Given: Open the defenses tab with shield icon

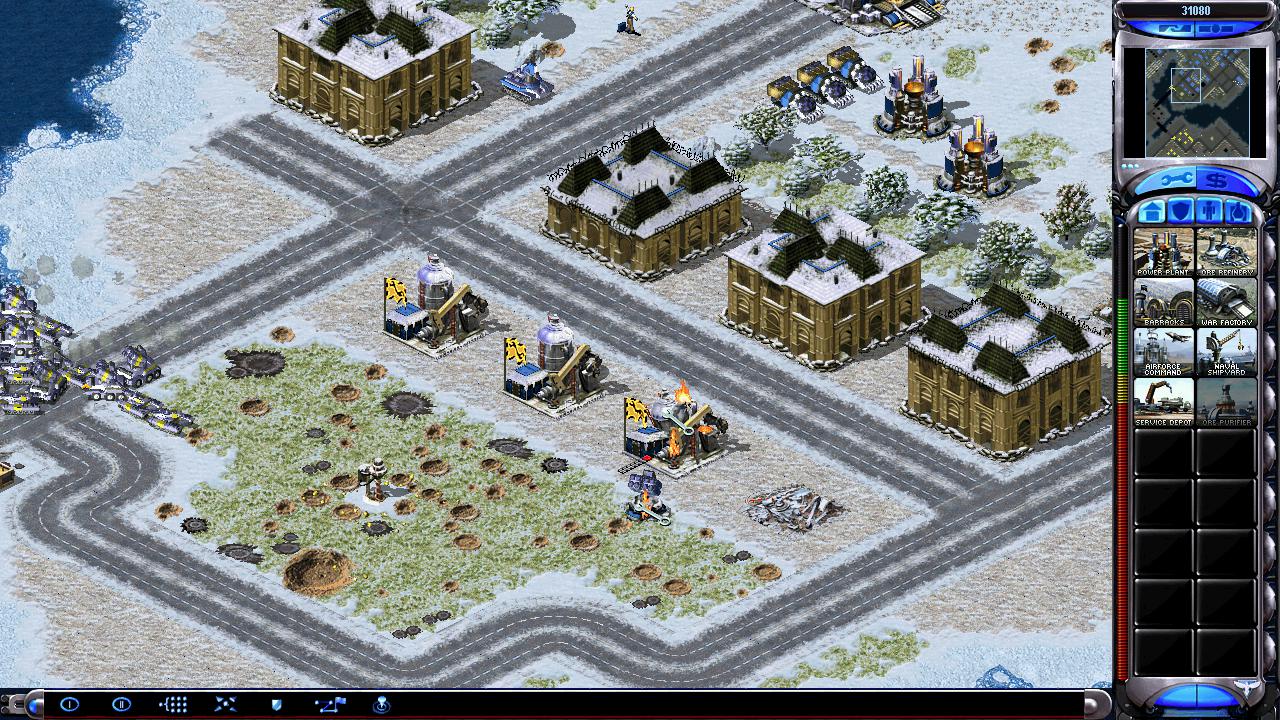Looking at the screenshot, I should click(1180, 212).
